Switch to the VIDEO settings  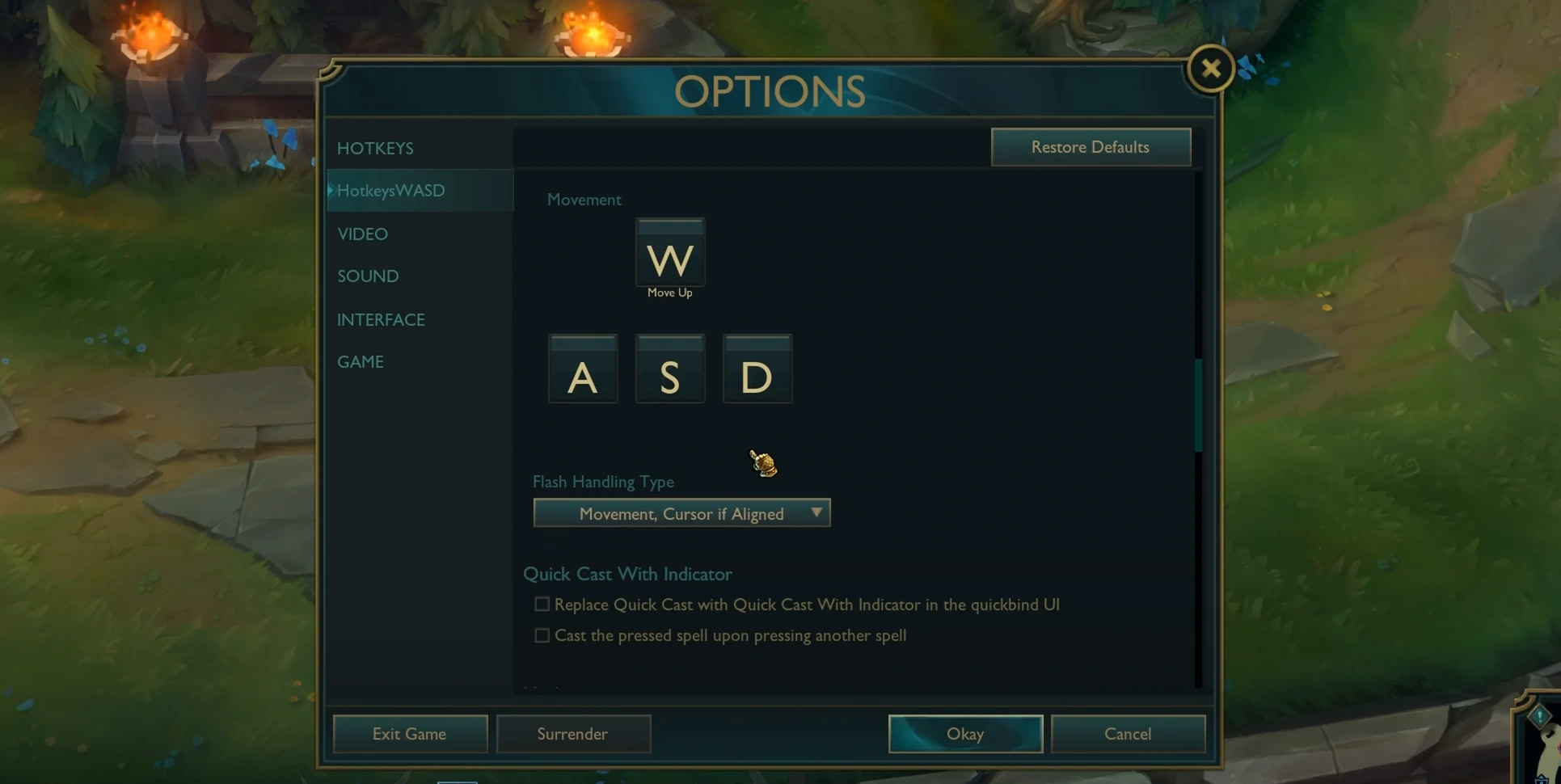(x=362, y=234)
